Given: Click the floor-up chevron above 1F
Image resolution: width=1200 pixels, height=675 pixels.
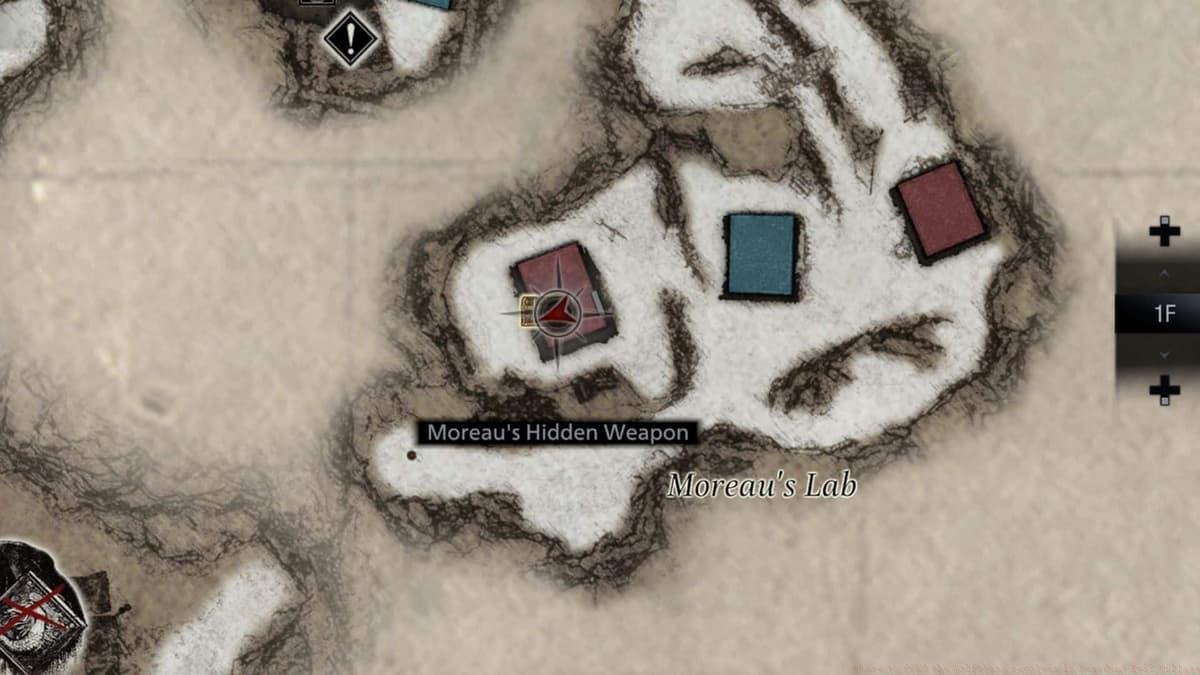Looking at the screenshot, I should point(1164,272).
